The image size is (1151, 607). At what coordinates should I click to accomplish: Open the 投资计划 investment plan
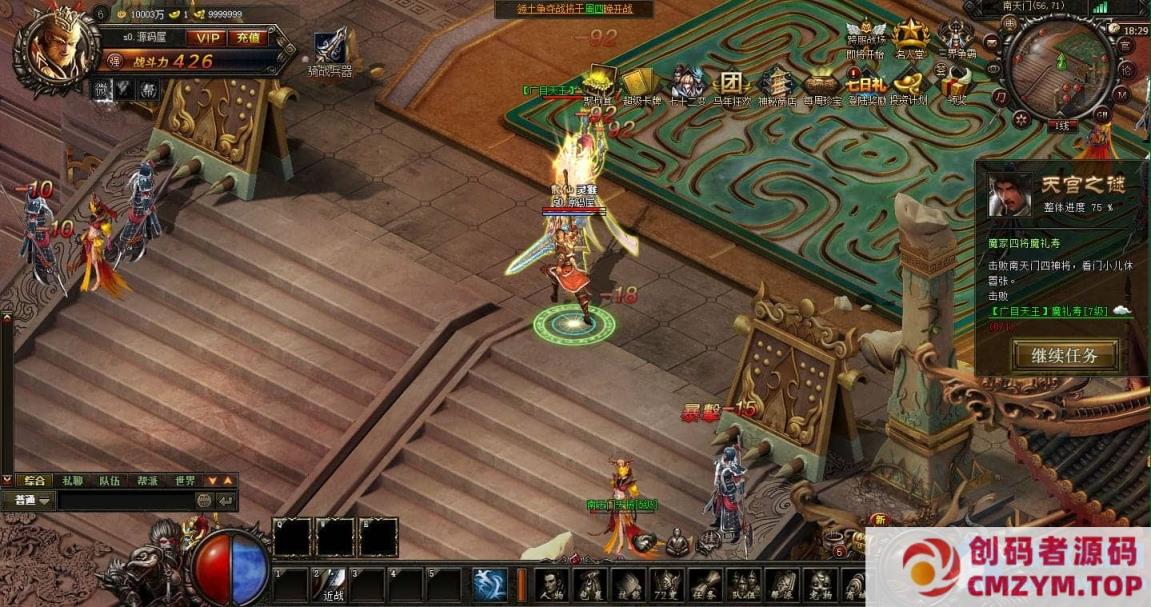click(908, 84)
